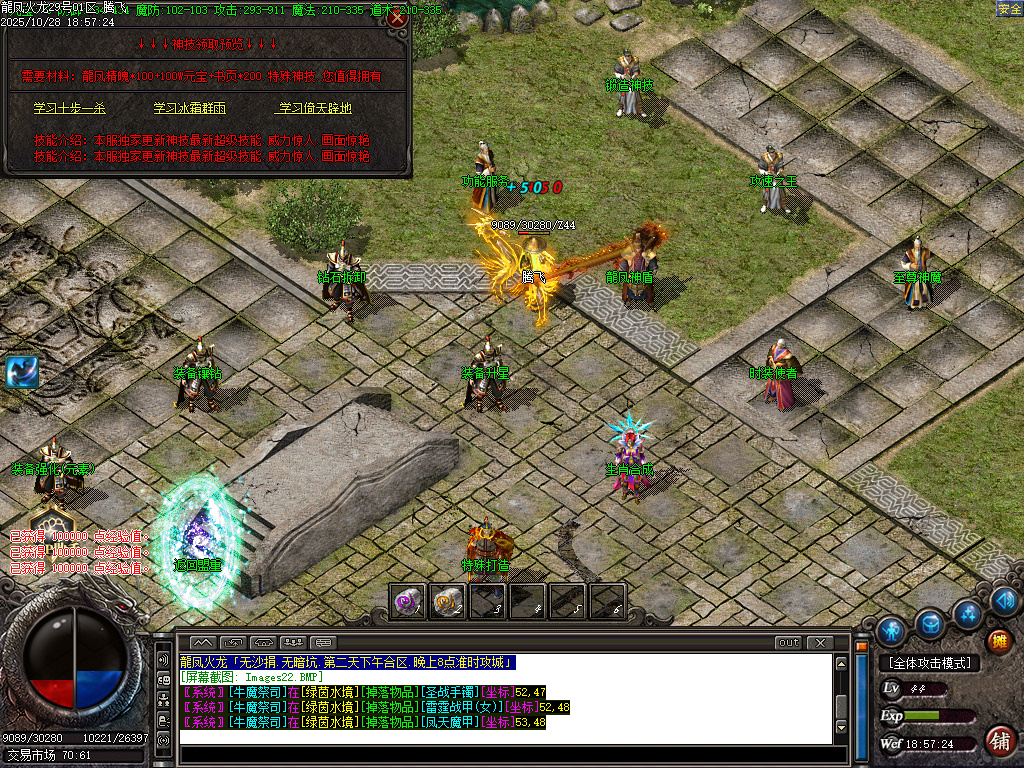Open the sound speaker icon by orbs
The height and width of the screenshot is (768, 1024).
(163, 660)
